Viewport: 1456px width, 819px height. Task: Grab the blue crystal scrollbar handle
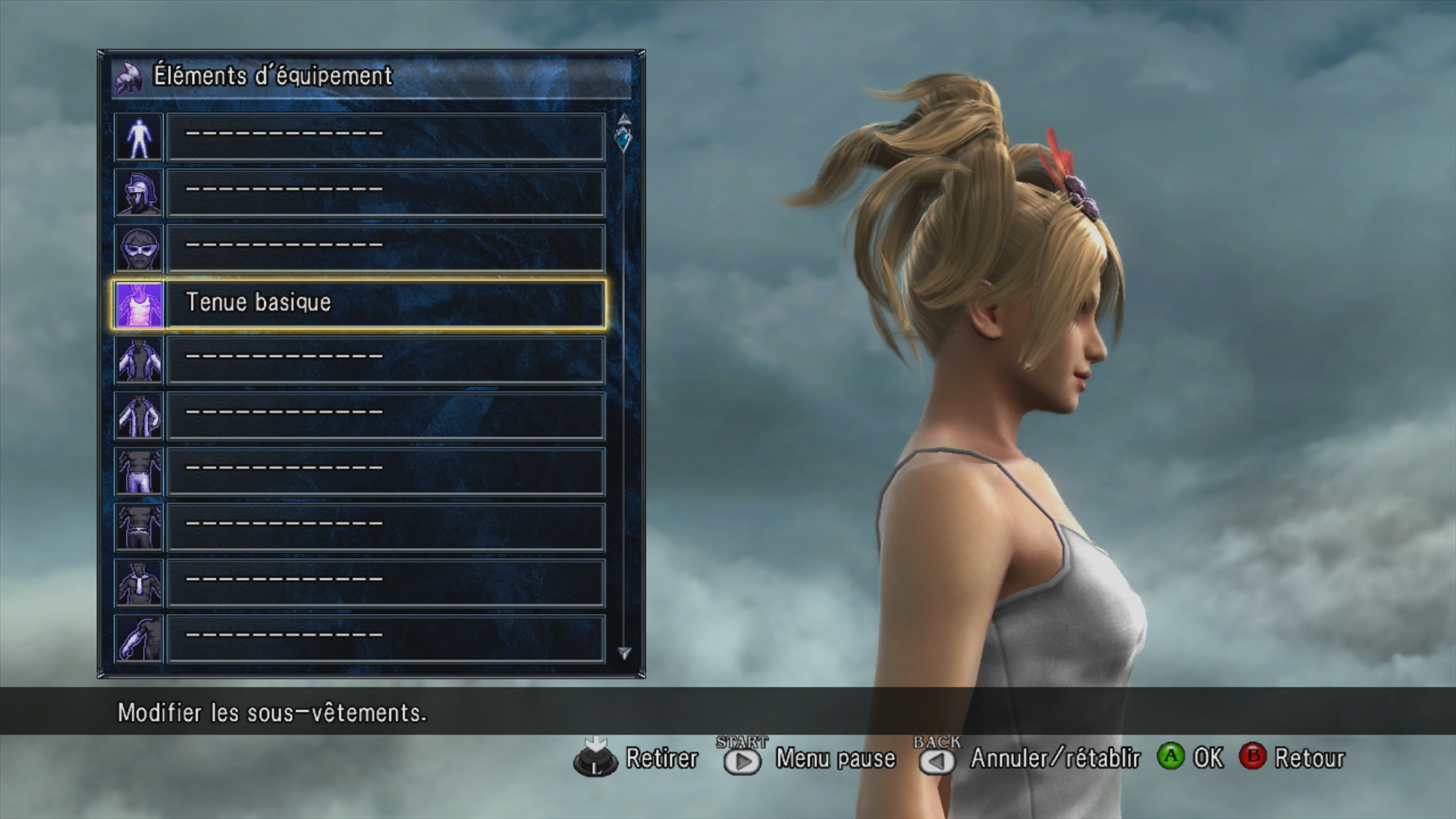623,140
